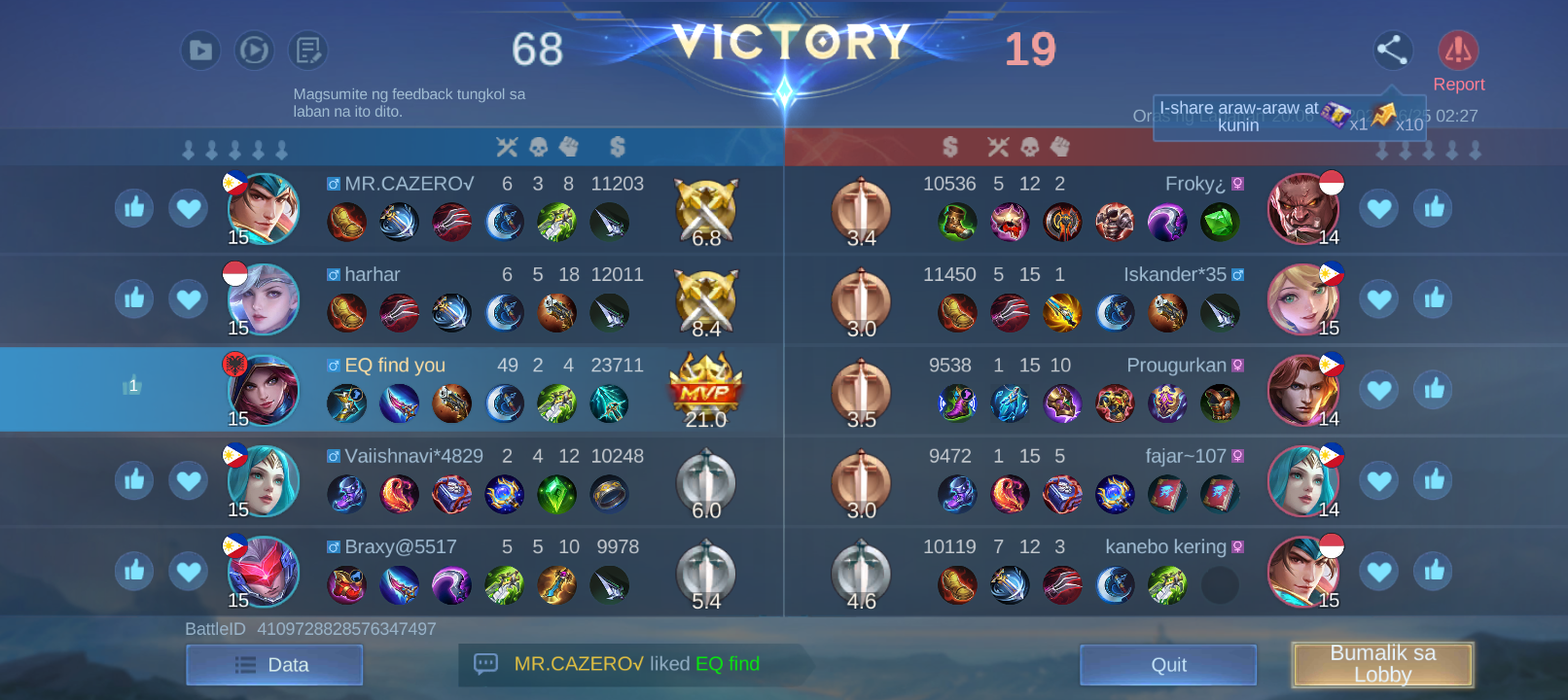Open the Data panel

pyautogui.click(x=274, y=664)
